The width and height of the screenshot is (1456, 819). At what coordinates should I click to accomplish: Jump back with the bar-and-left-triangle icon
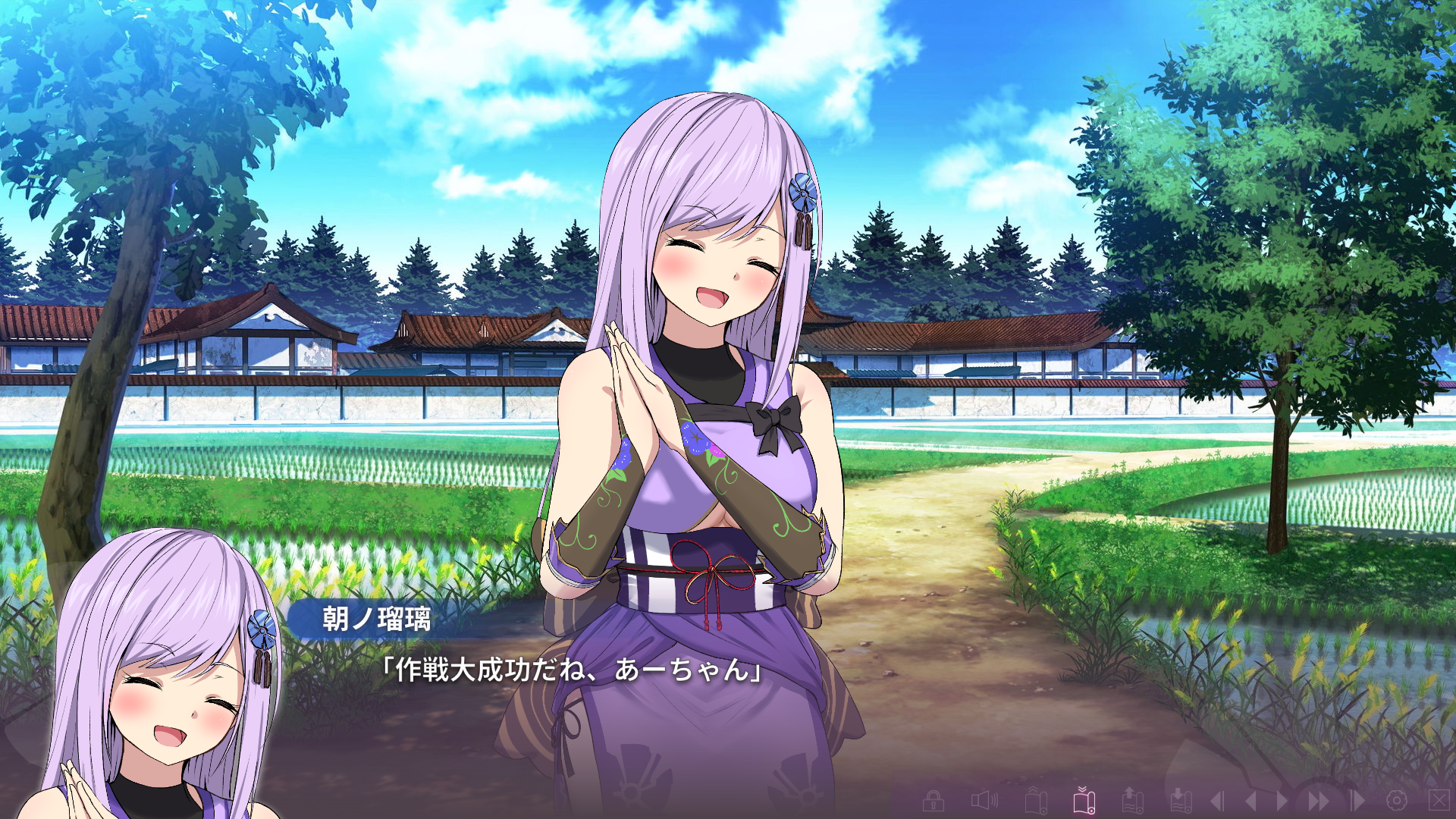(1217, 800)
